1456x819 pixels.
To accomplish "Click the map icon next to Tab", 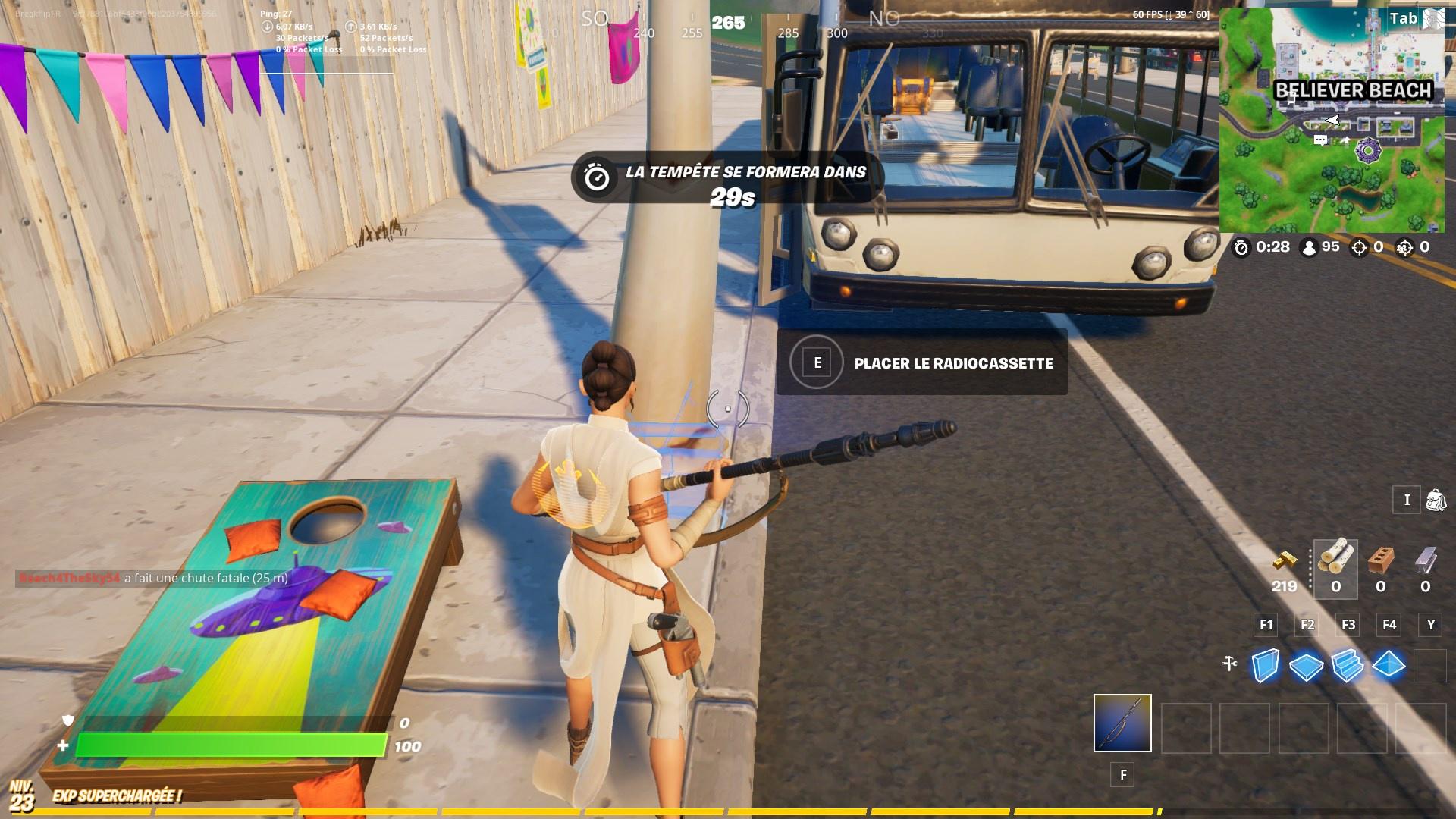I will pyautogui.click(x=1434, y=17).
